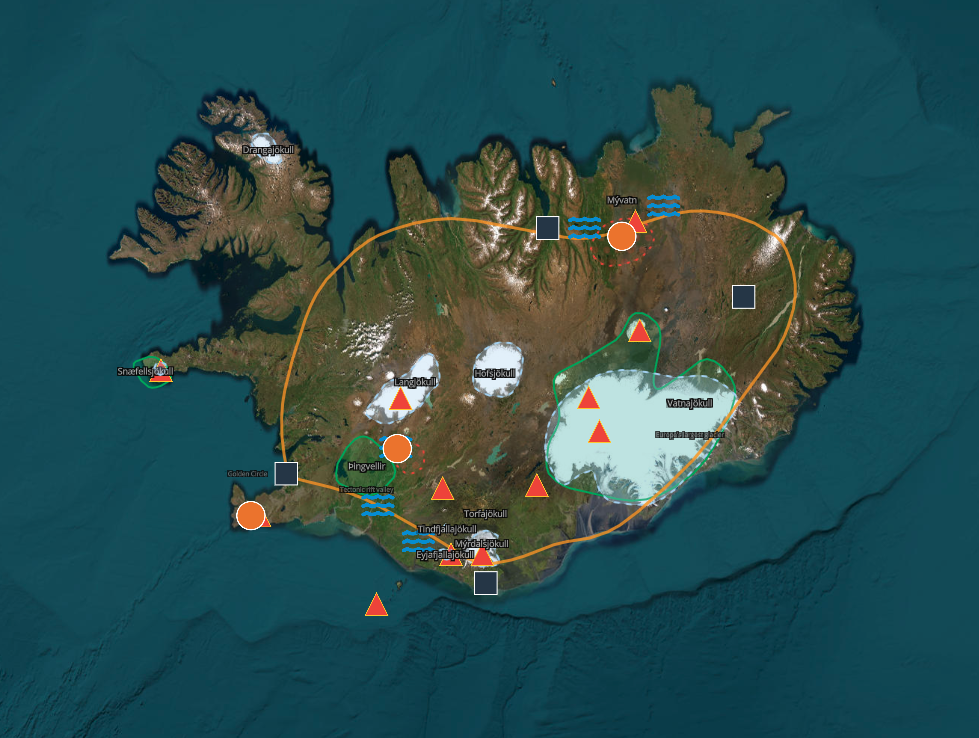The height and width of the screenshot is (738, 979).
Task: Select the blue wave icon right of Mývatn label
Action: click(x=663, y=206)
